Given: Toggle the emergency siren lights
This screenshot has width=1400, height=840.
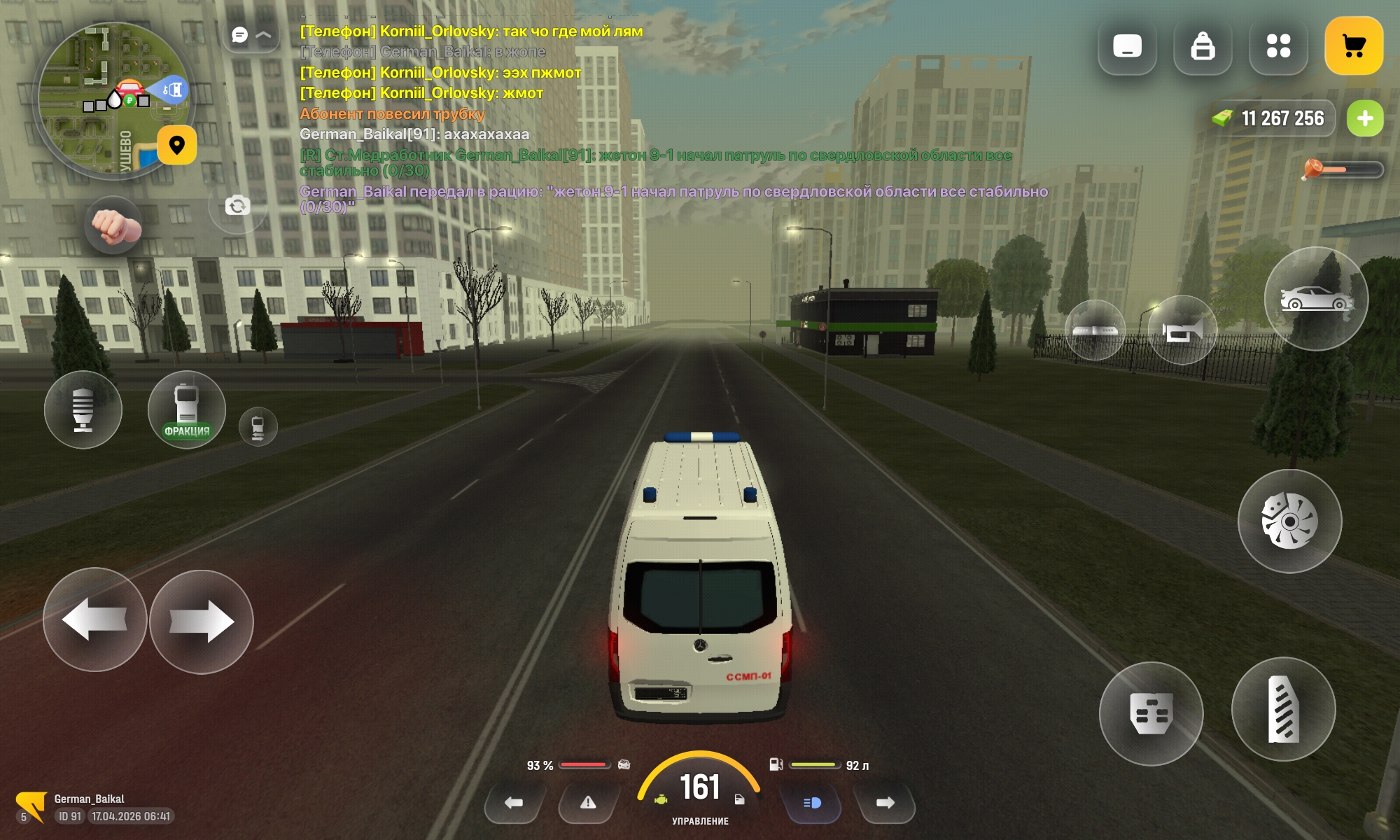Looking at the screenshot, I should pos(1095,330).
